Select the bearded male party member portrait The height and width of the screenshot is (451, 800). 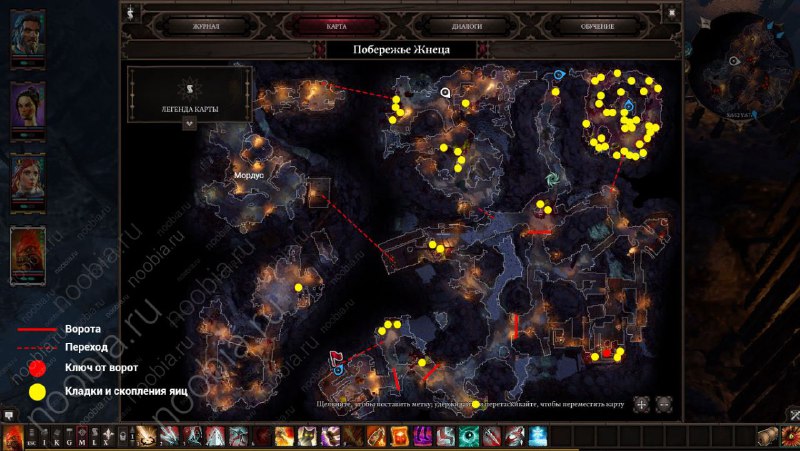click(x=27, y=35)
